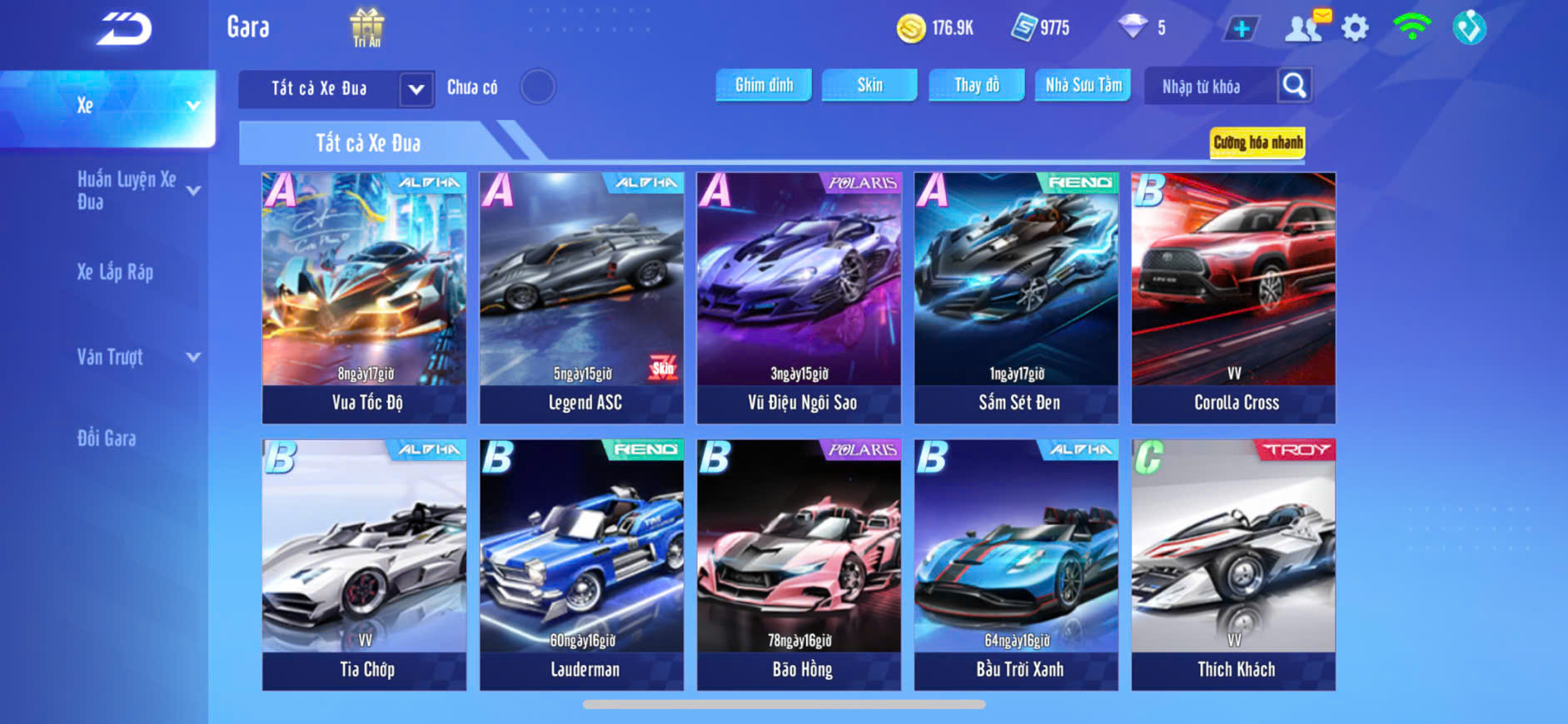The height and width of the screenshot is (724, 1568).
Task: Select the Thích Khách car card
Action: click(x=1233, y=564)
